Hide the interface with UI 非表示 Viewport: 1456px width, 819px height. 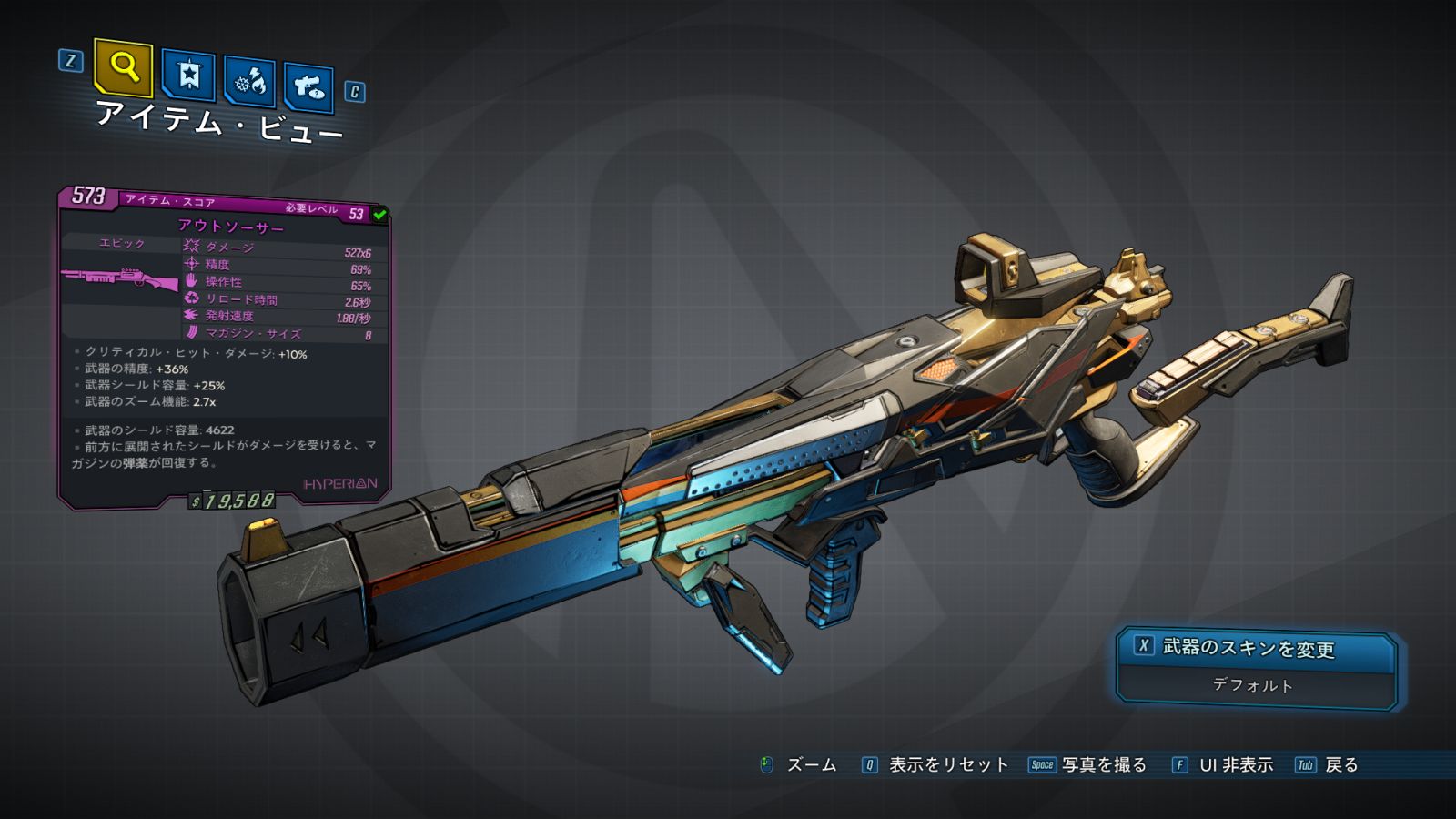pos(1235,765)
